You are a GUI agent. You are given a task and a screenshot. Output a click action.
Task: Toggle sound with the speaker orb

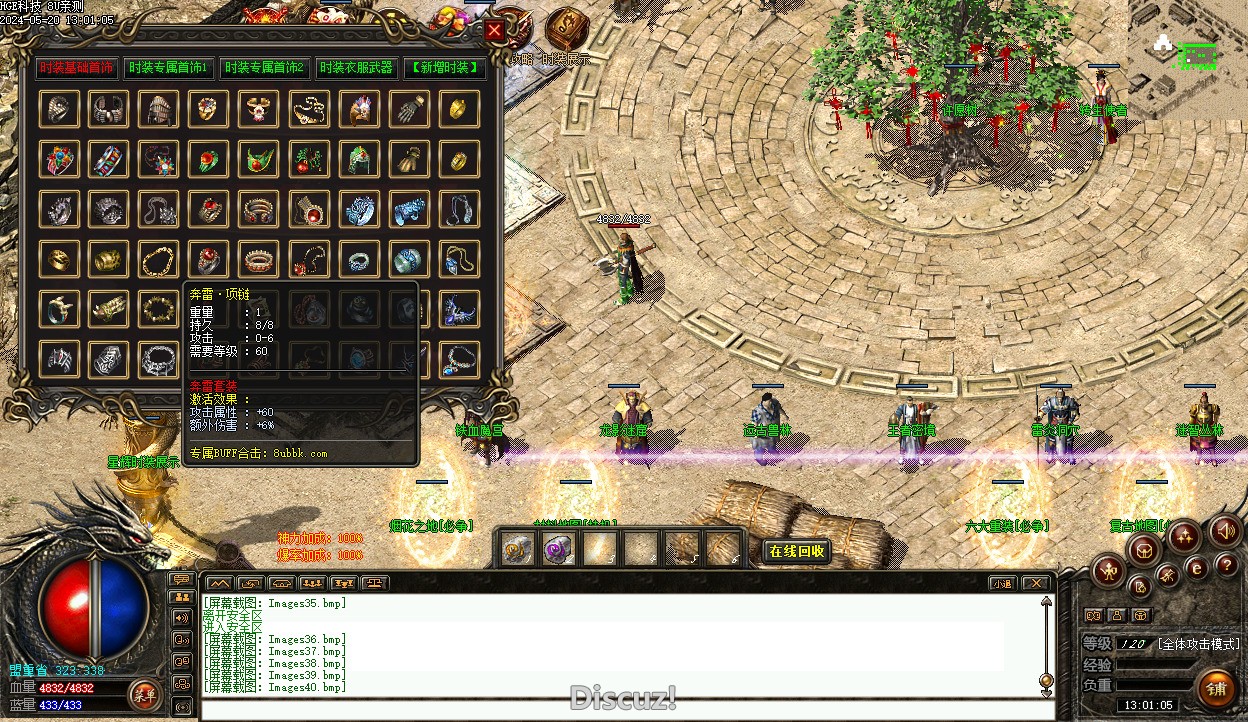point(1225,531)
